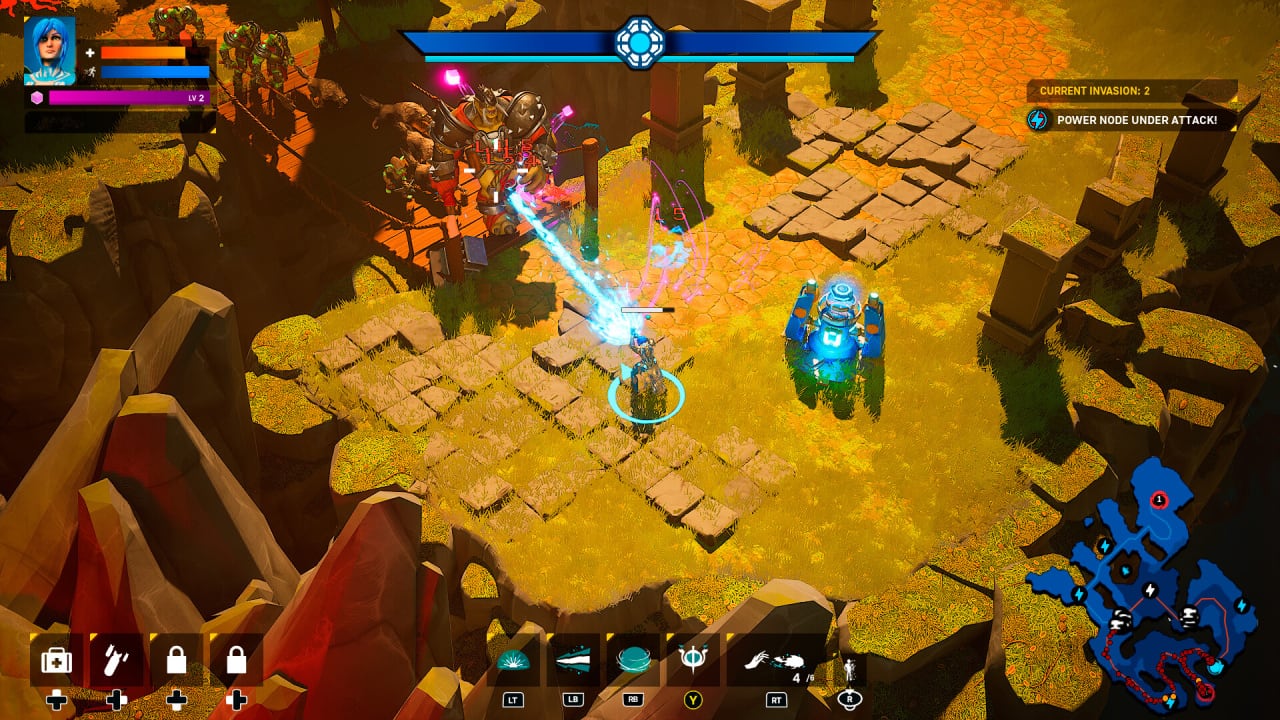Click the red numbered 1 minimap marker
The width and height of the screenshot is (1280, 720).
(x=1159, y=498)
